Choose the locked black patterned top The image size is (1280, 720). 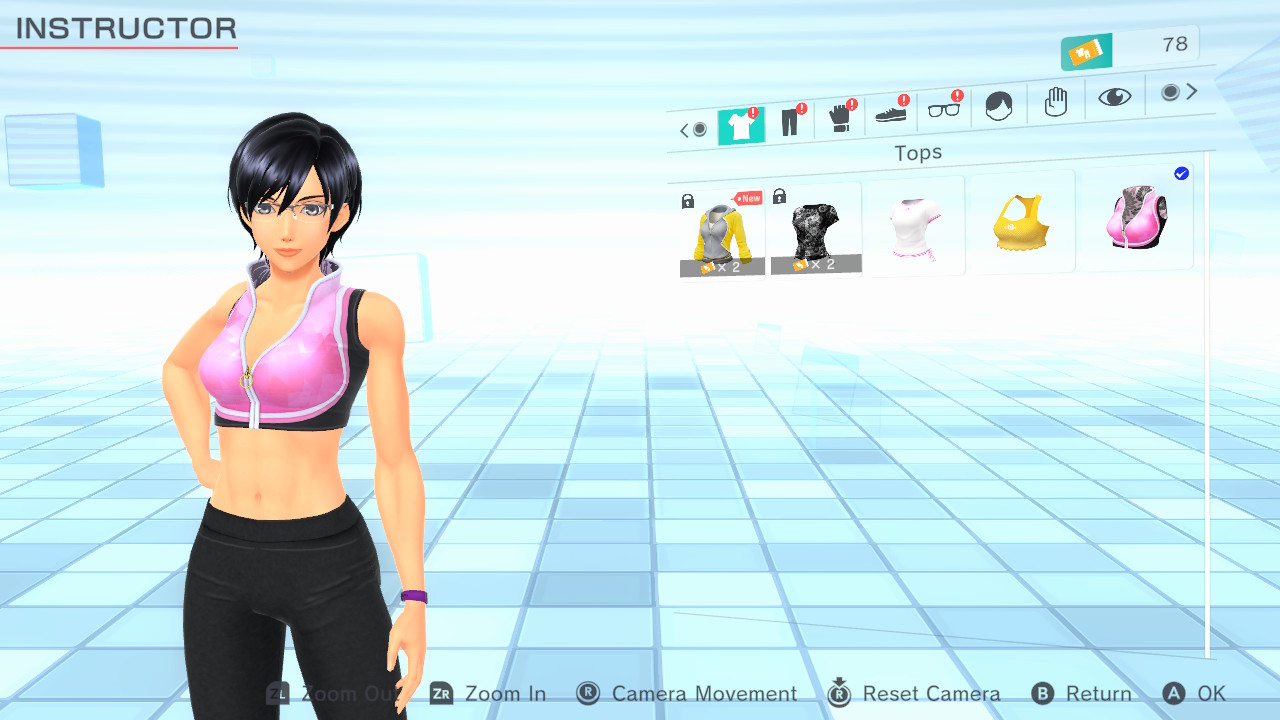pyautogui.click(x=815, y=231)
